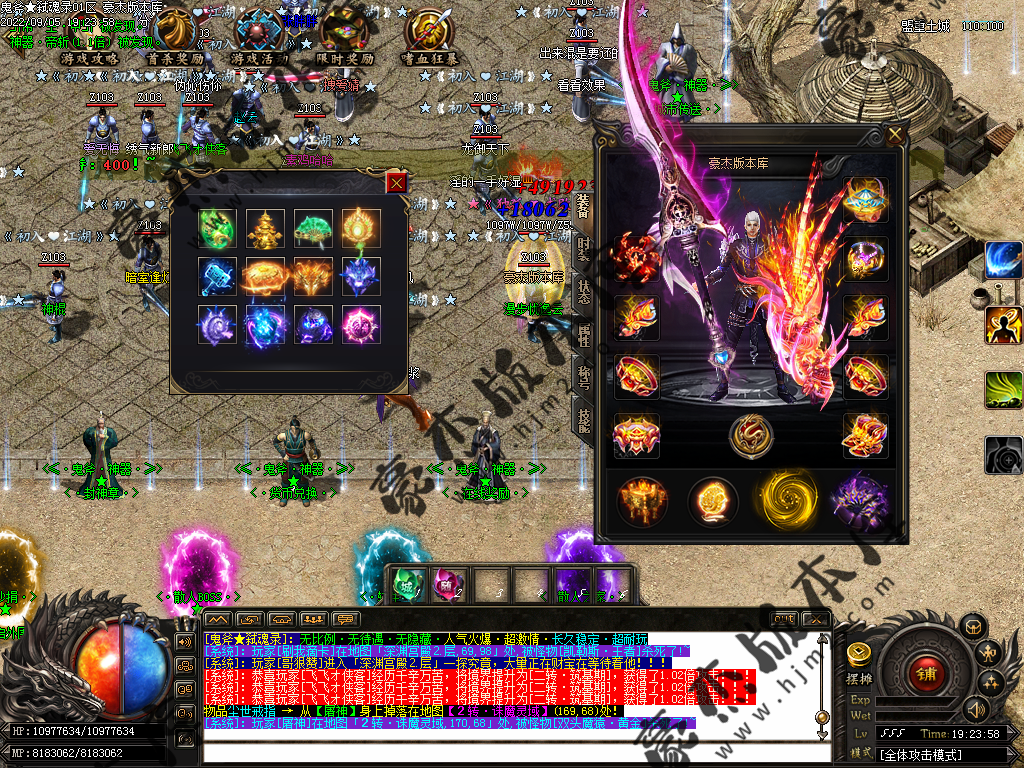Activate the 嗜血狂暴 bloodlust icon
1024x768 pixels.
[431, 36]
